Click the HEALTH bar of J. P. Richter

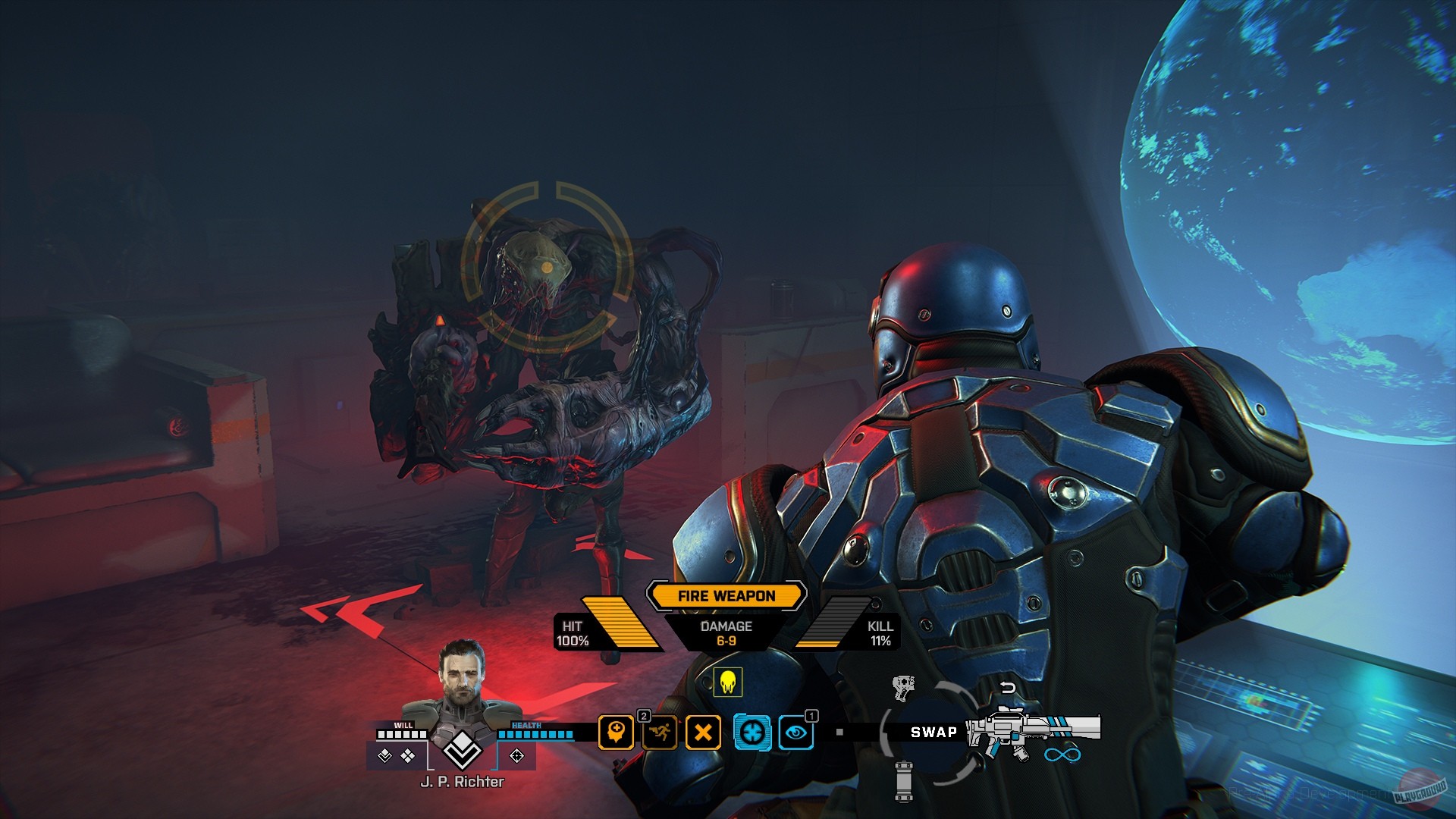(534, 735)
